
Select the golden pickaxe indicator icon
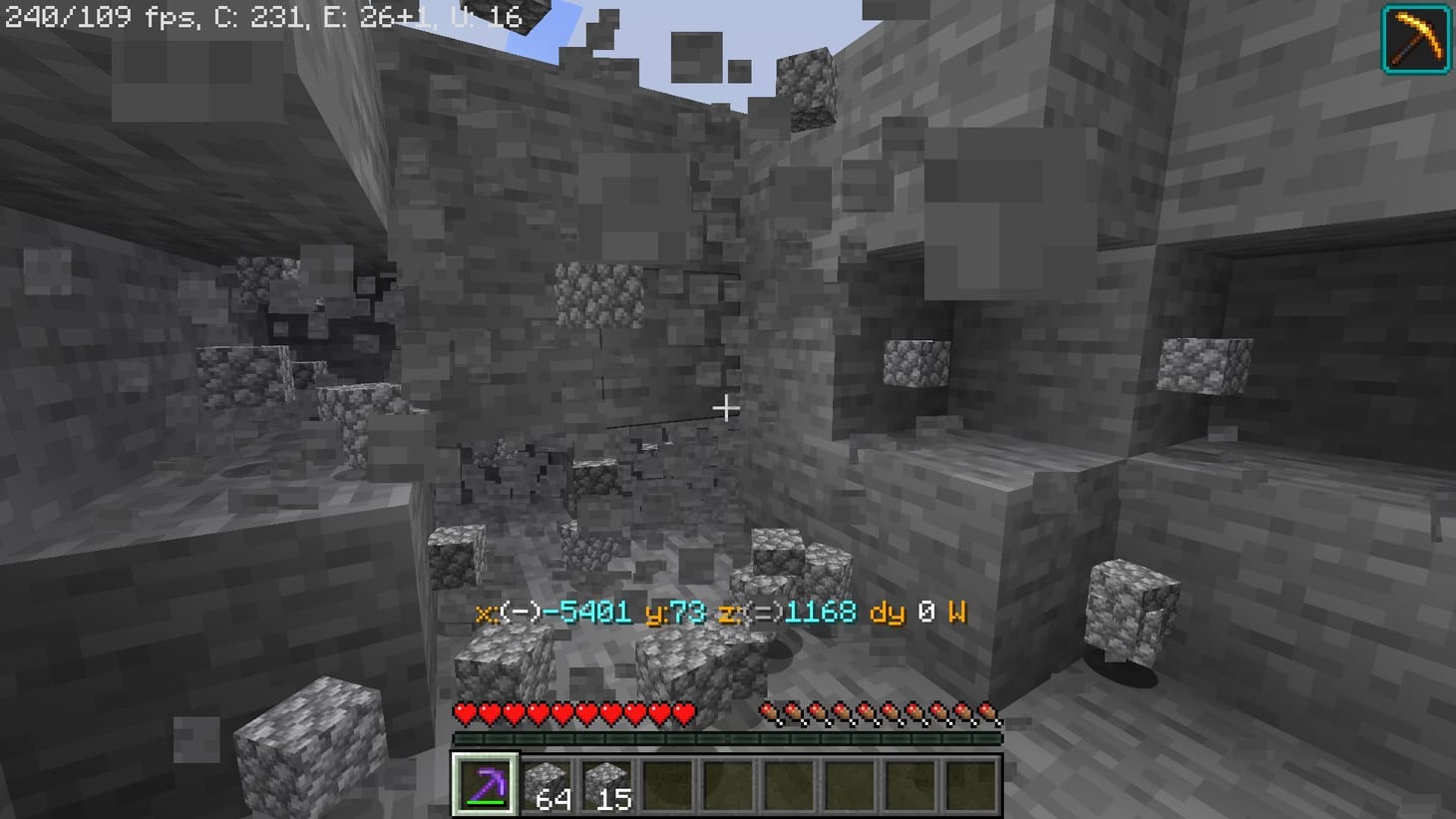(x=1415, y=40)
